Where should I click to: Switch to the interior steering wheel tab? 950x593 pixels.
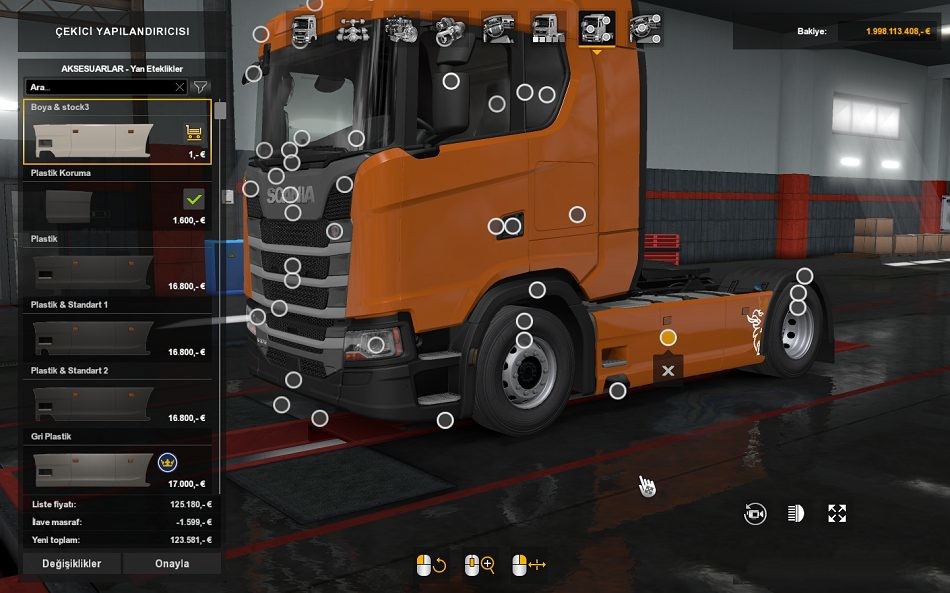click(498, 28)
